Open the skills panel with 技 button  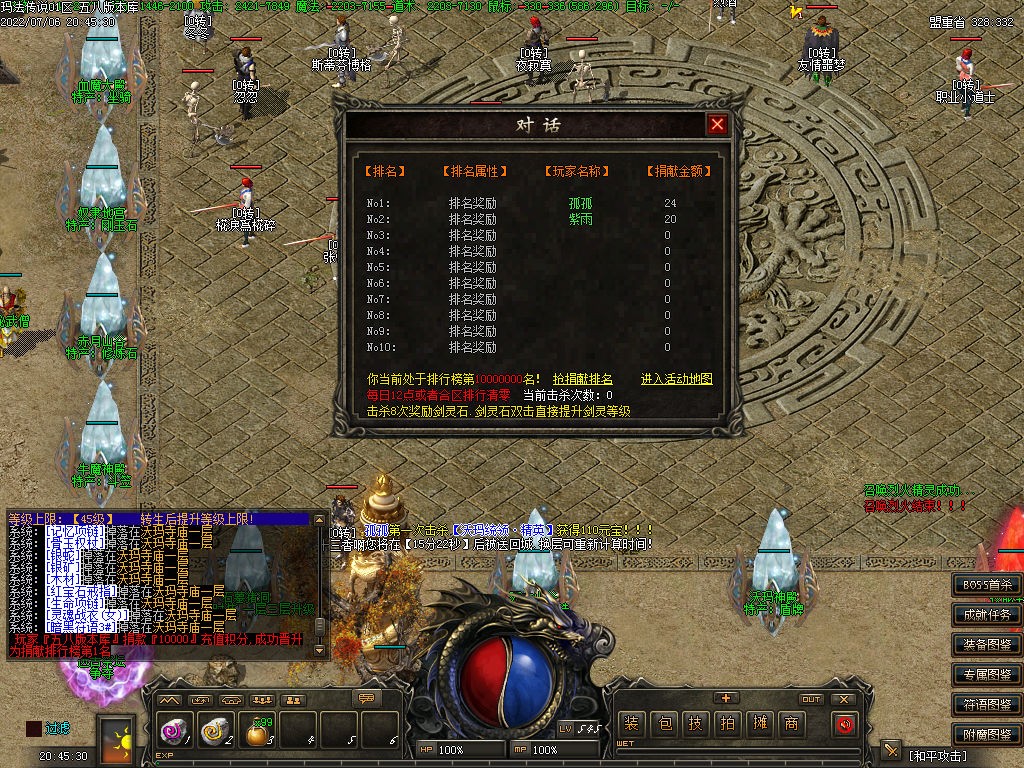695,723
